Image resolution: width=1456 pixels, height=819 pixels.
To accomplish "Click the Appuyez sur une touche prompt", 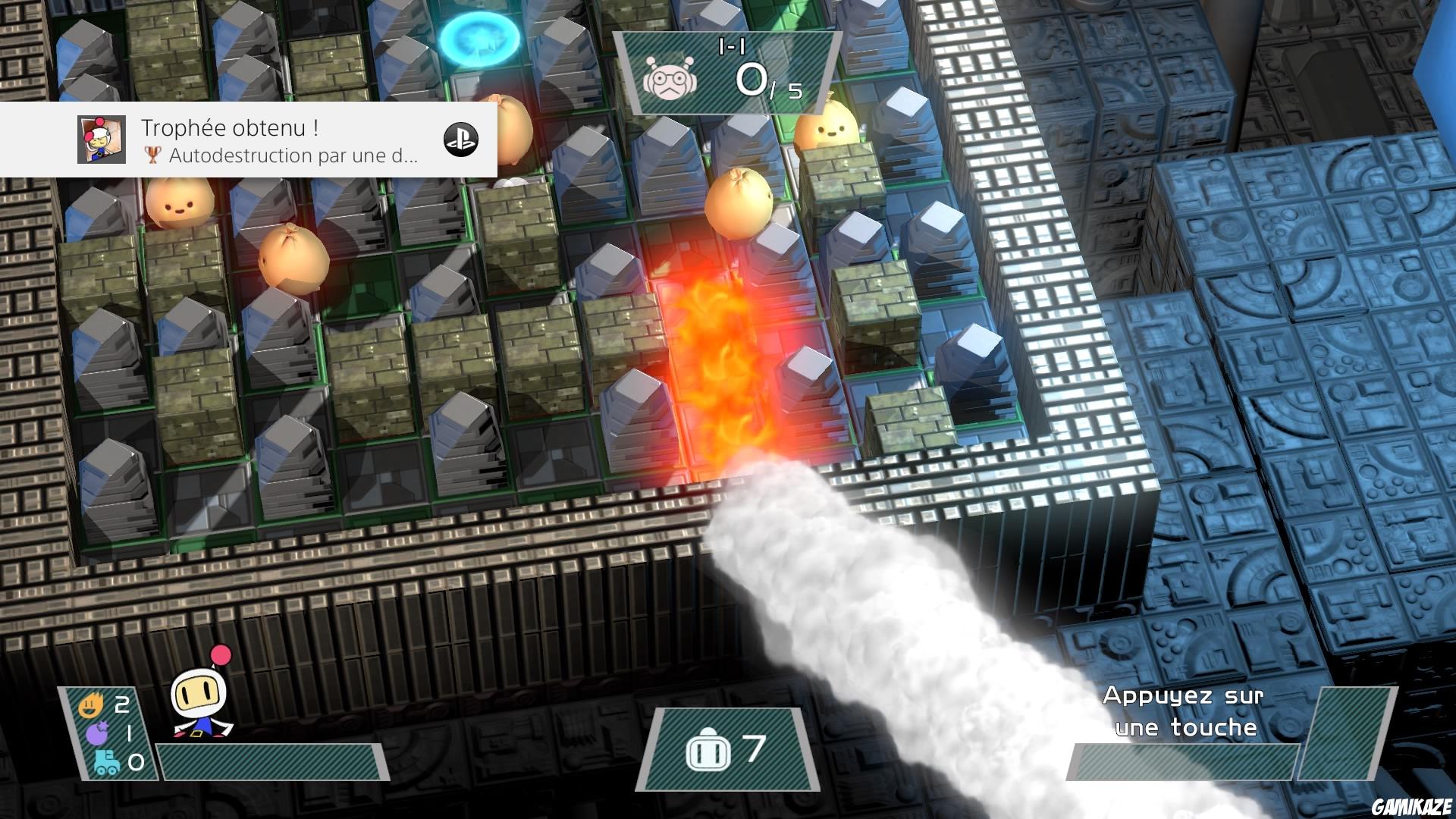I will [x=1183, y=713].
